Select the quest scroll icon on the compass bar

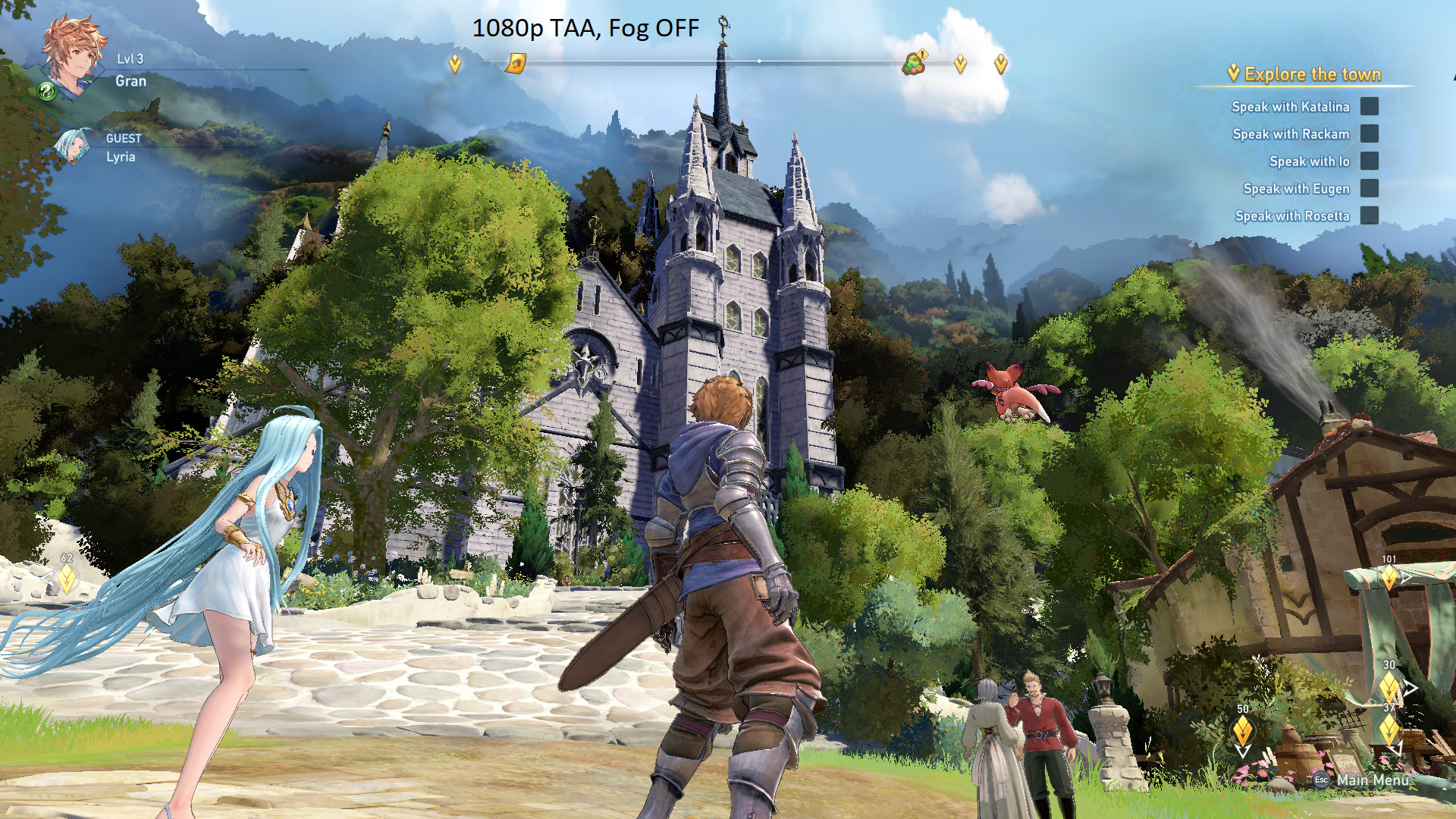(518, 64)
